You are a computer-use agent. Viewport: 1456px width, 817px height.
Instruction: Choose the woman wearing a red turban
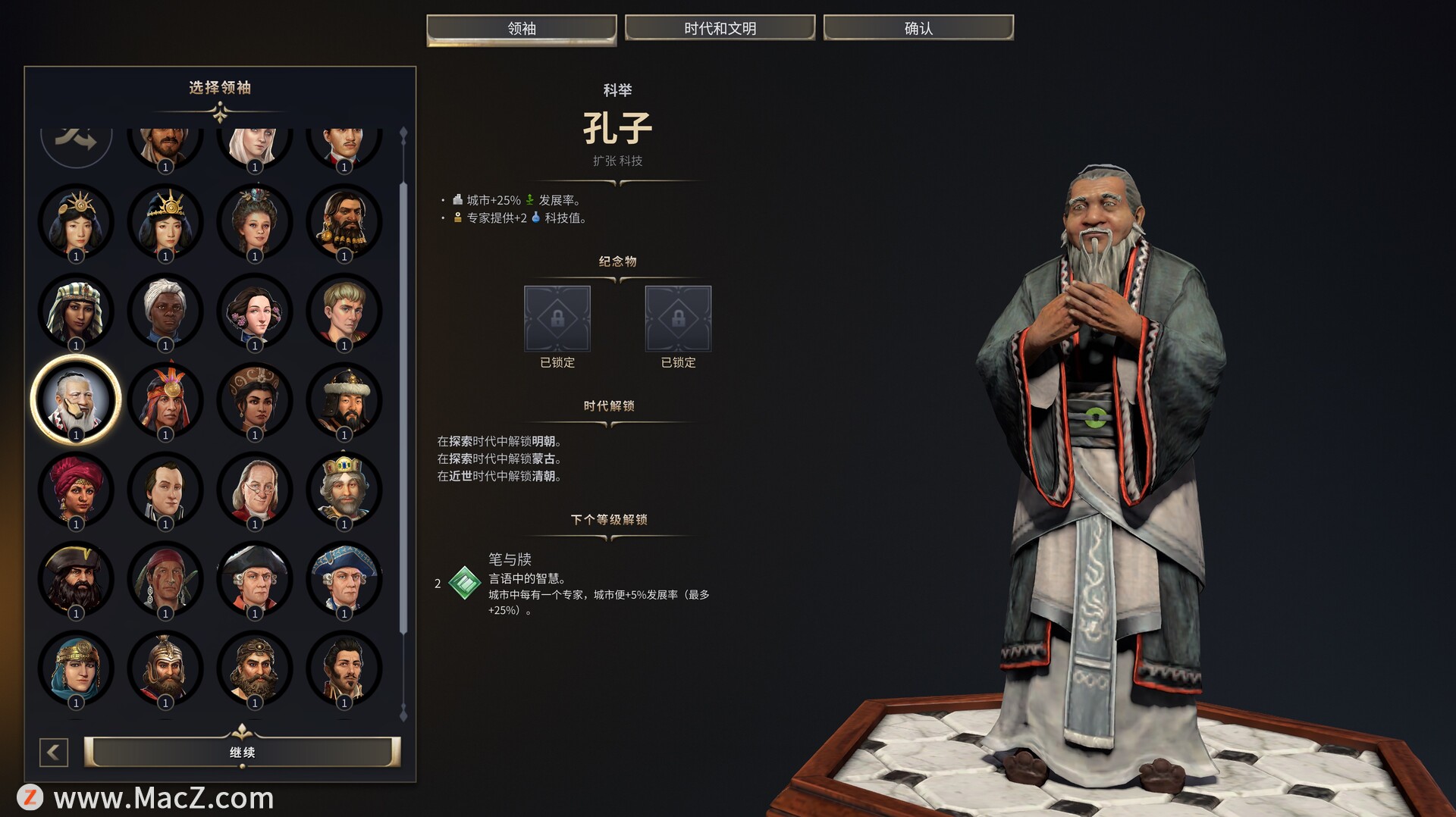[x=76, y=489]
